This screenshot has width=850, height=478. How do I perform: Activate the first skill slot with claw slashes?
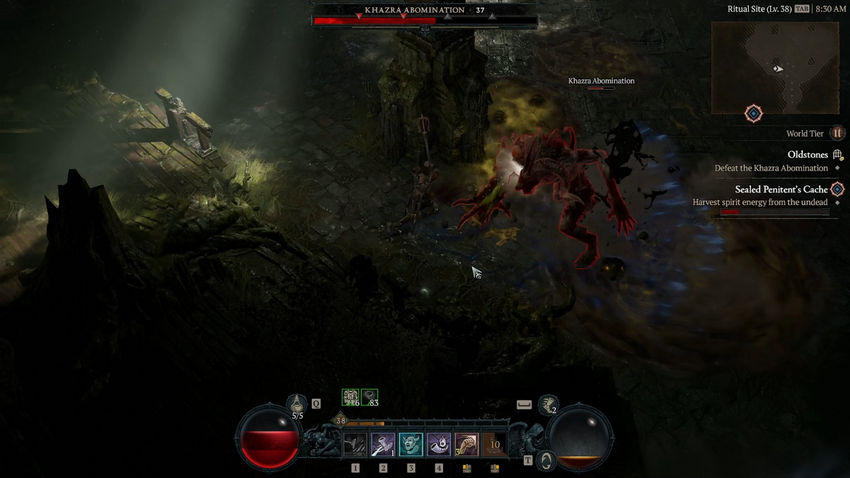355,444
